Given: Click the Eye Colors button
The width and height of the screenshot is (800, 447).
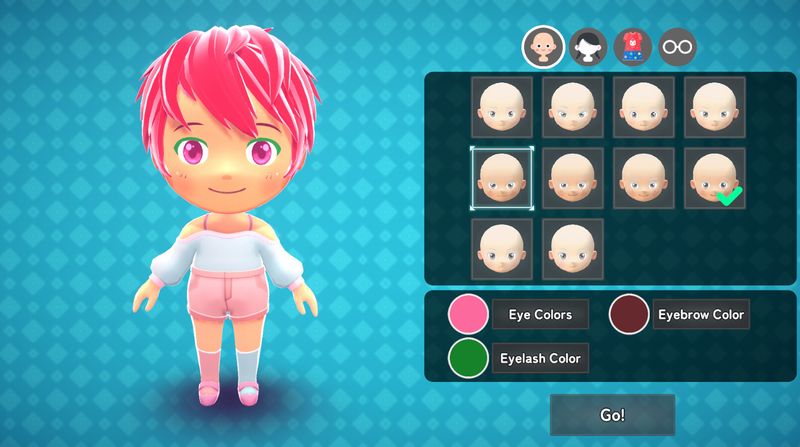Looking at the screenshot, I should 540,315.
